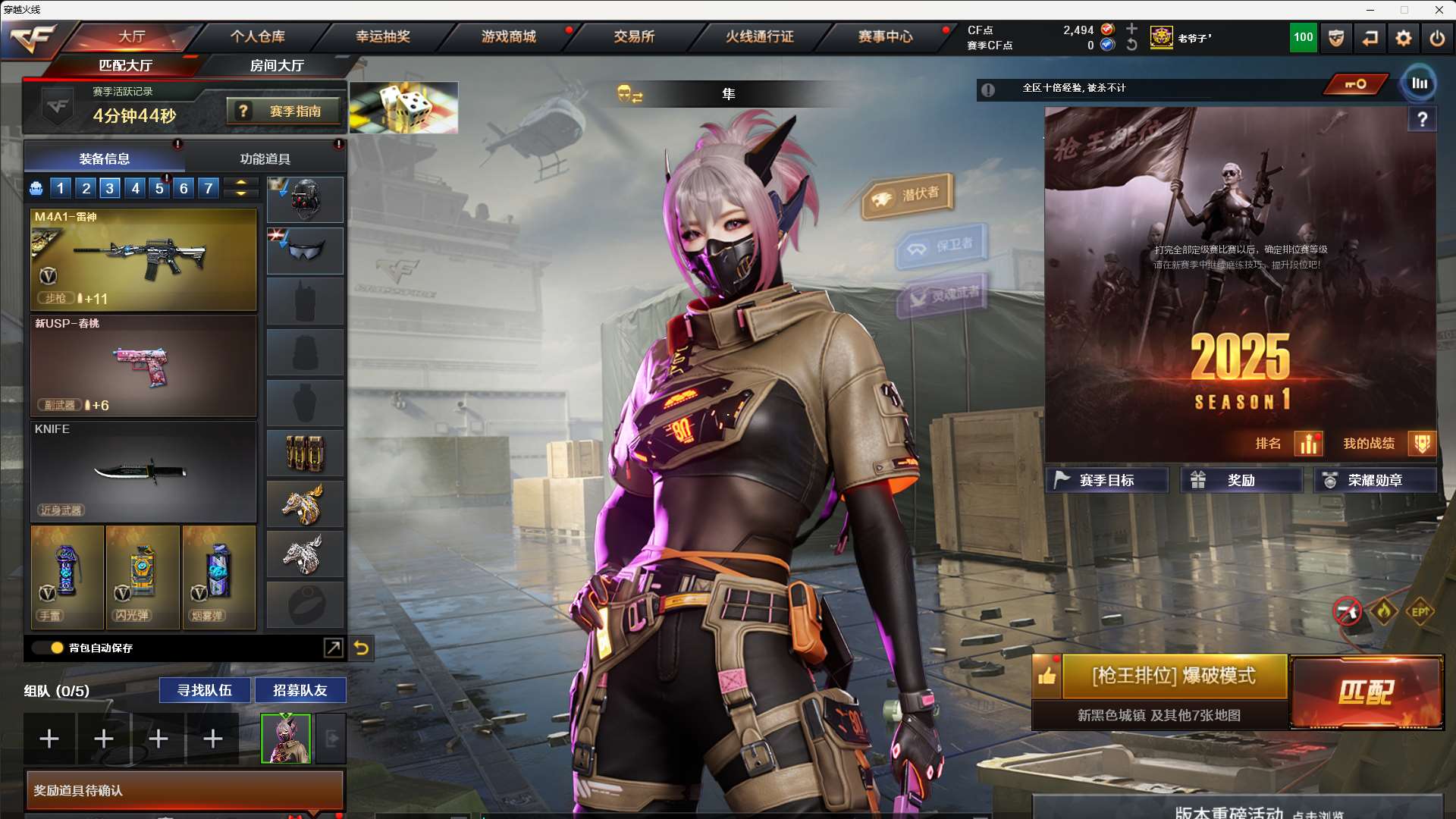Open the 赛季指南 season guide
The width and height of the screenshot is (1456, 819).
(x=286, y=111)
